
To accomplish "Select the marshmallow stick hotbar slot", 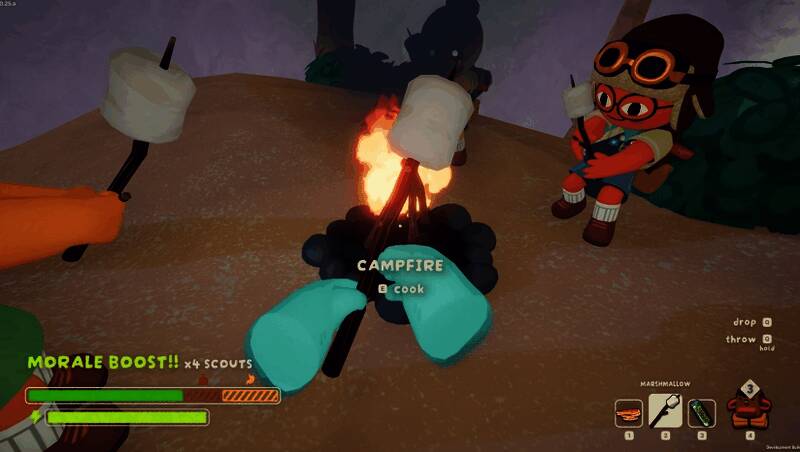I will pyautogui.click(x=666, y=410).
